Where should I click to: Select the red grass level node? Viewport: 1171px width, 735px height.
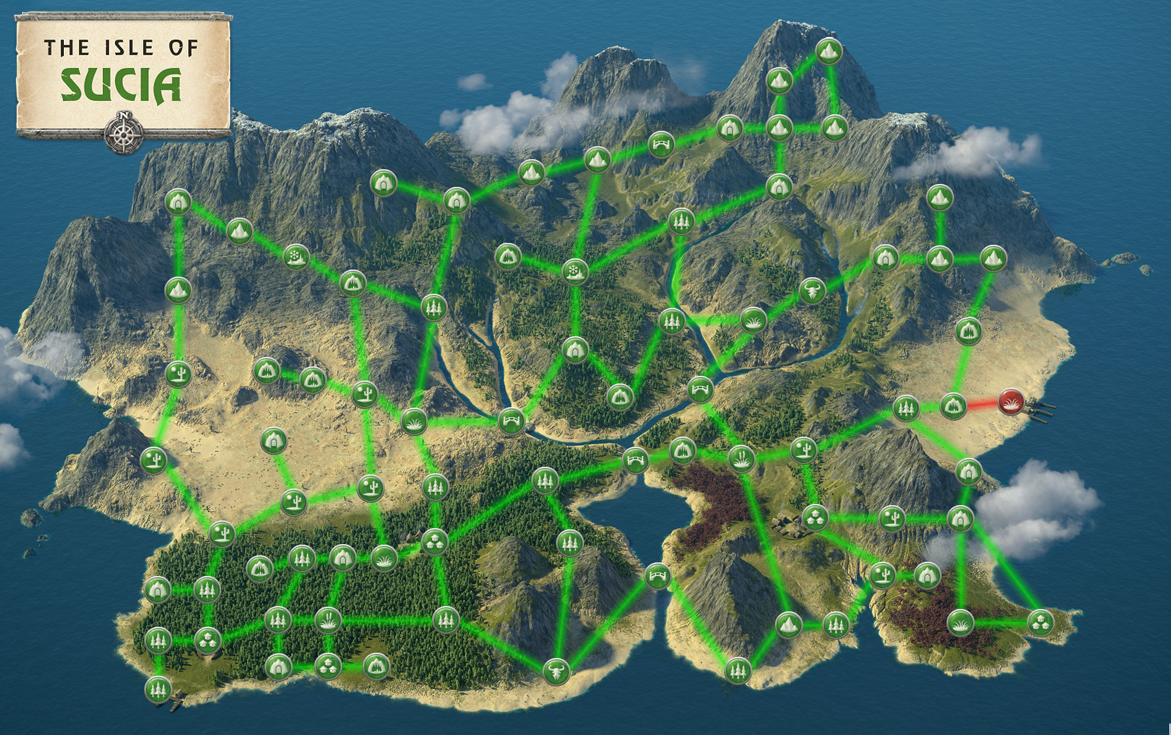1010,403
